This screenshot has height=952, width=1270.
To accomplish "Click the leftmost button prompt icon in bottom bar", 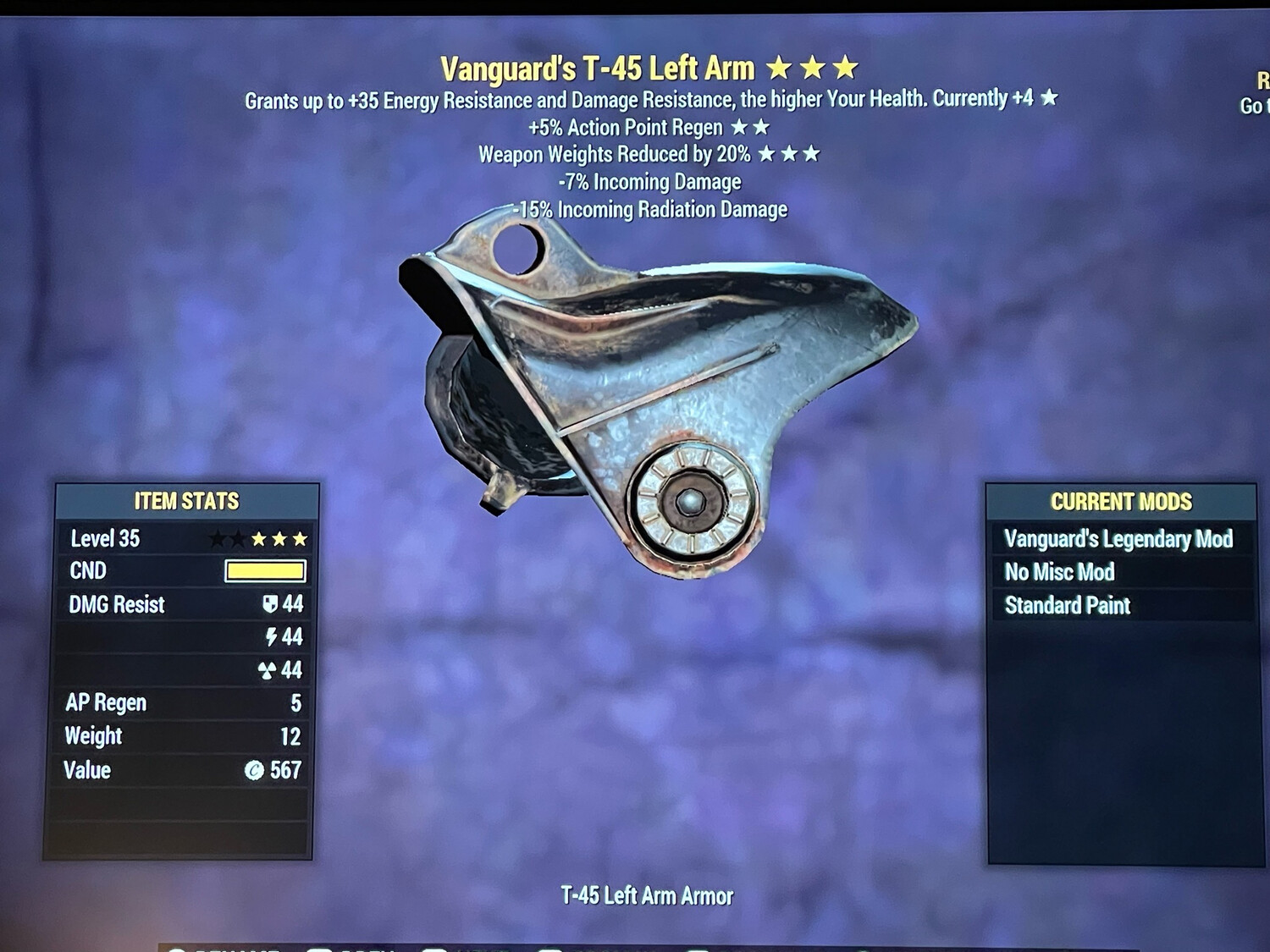I will [x=175, y=948].
